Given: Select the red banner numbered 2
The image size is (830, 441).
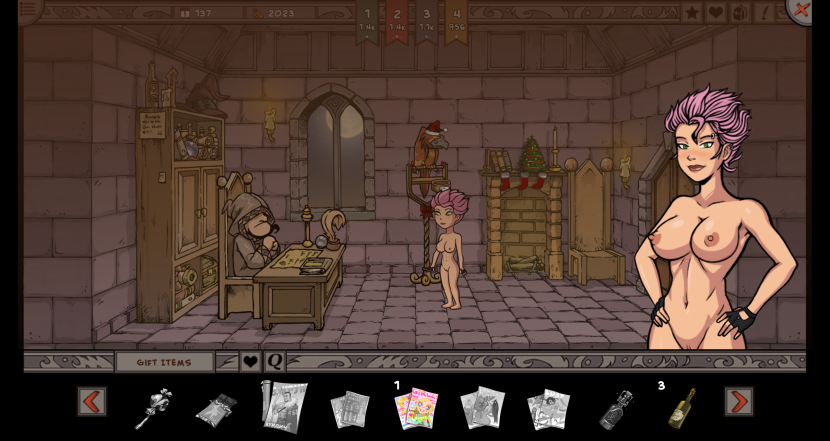Looking at the screenshot, I should pos(397,20).
